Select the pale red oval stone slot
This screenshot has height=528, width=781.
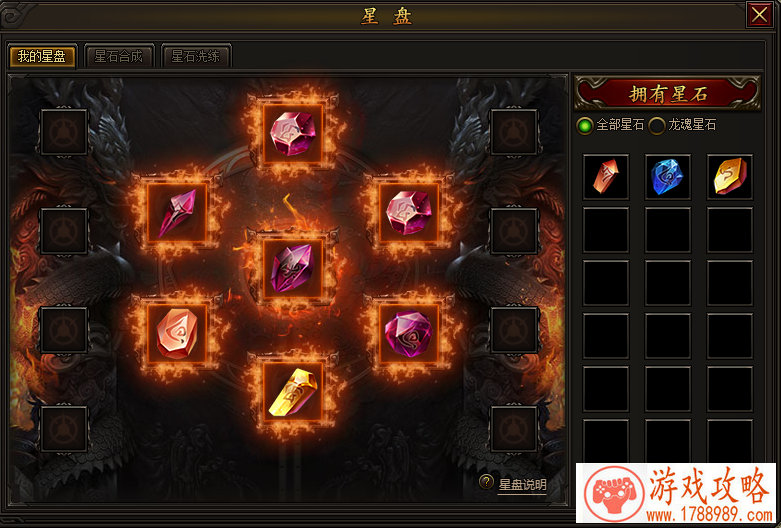pyautogui.click(x=177, y=332)
